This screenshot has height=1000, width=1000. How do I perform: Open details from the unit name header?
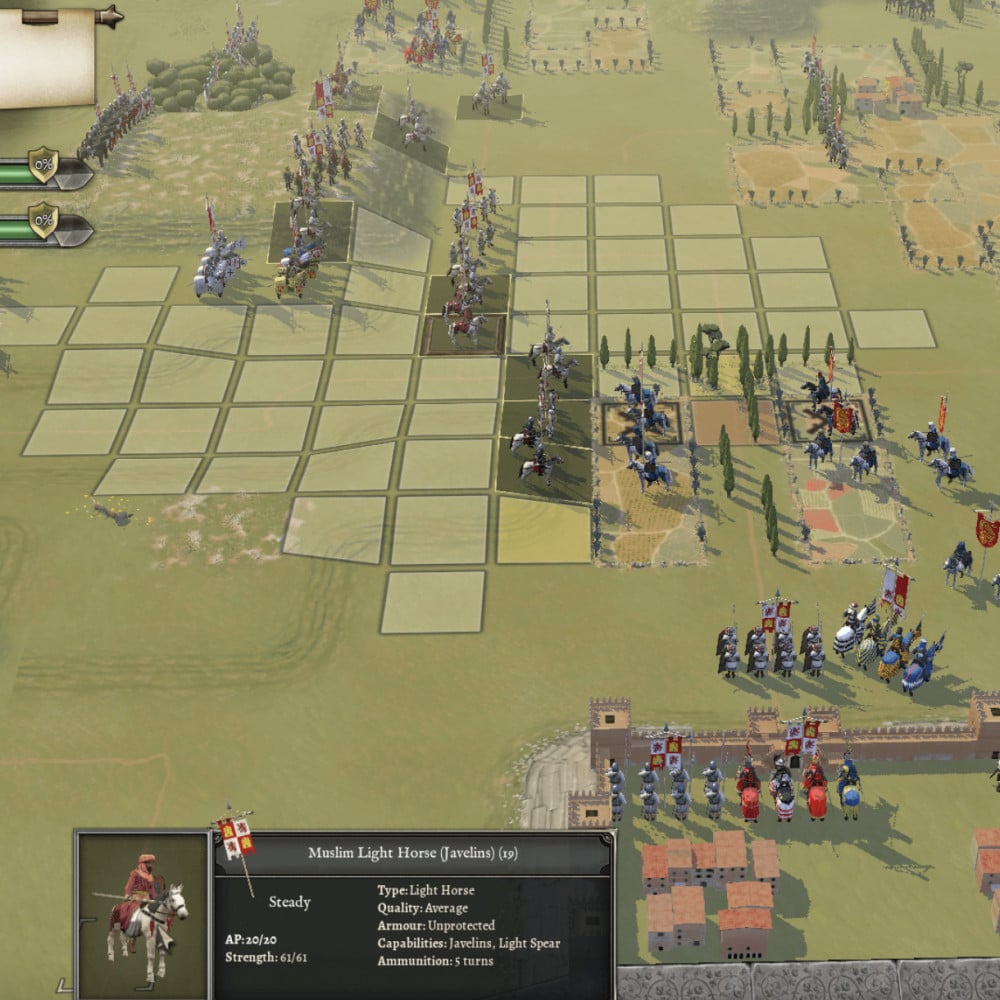pyautogui.click(x=412, y=853)
